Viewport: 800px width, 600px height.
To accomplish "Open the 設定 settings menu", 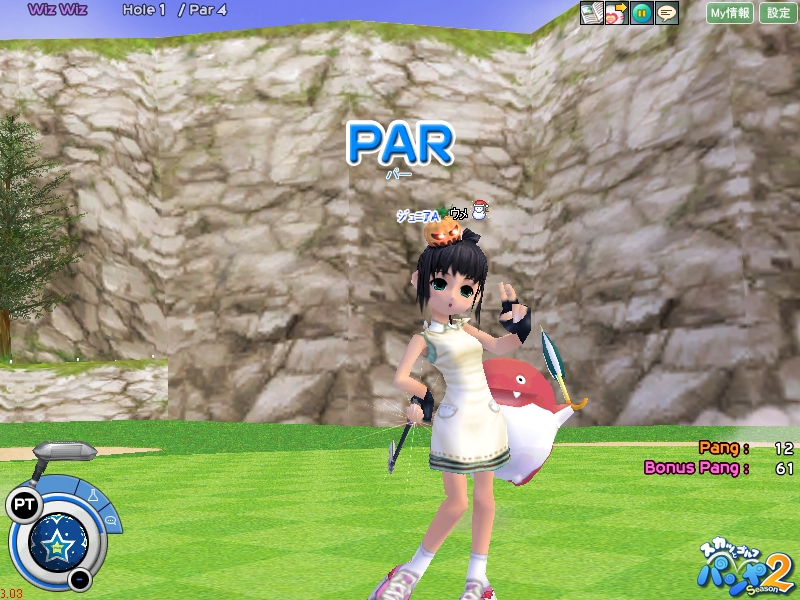I will (778, 13).
